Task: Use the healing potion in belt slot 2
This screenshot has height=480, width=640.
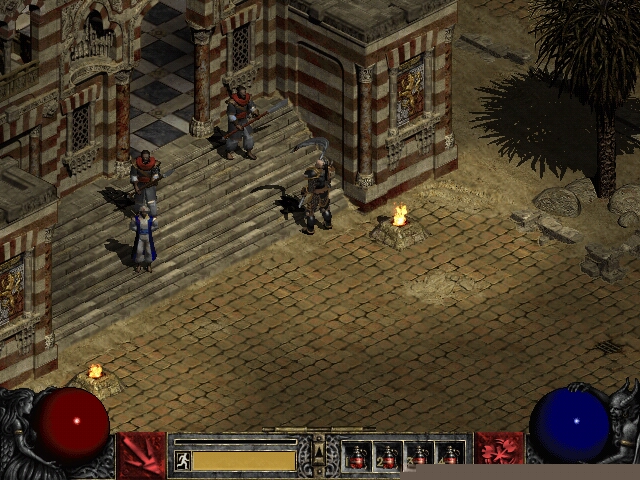Action: pos(388,457)
